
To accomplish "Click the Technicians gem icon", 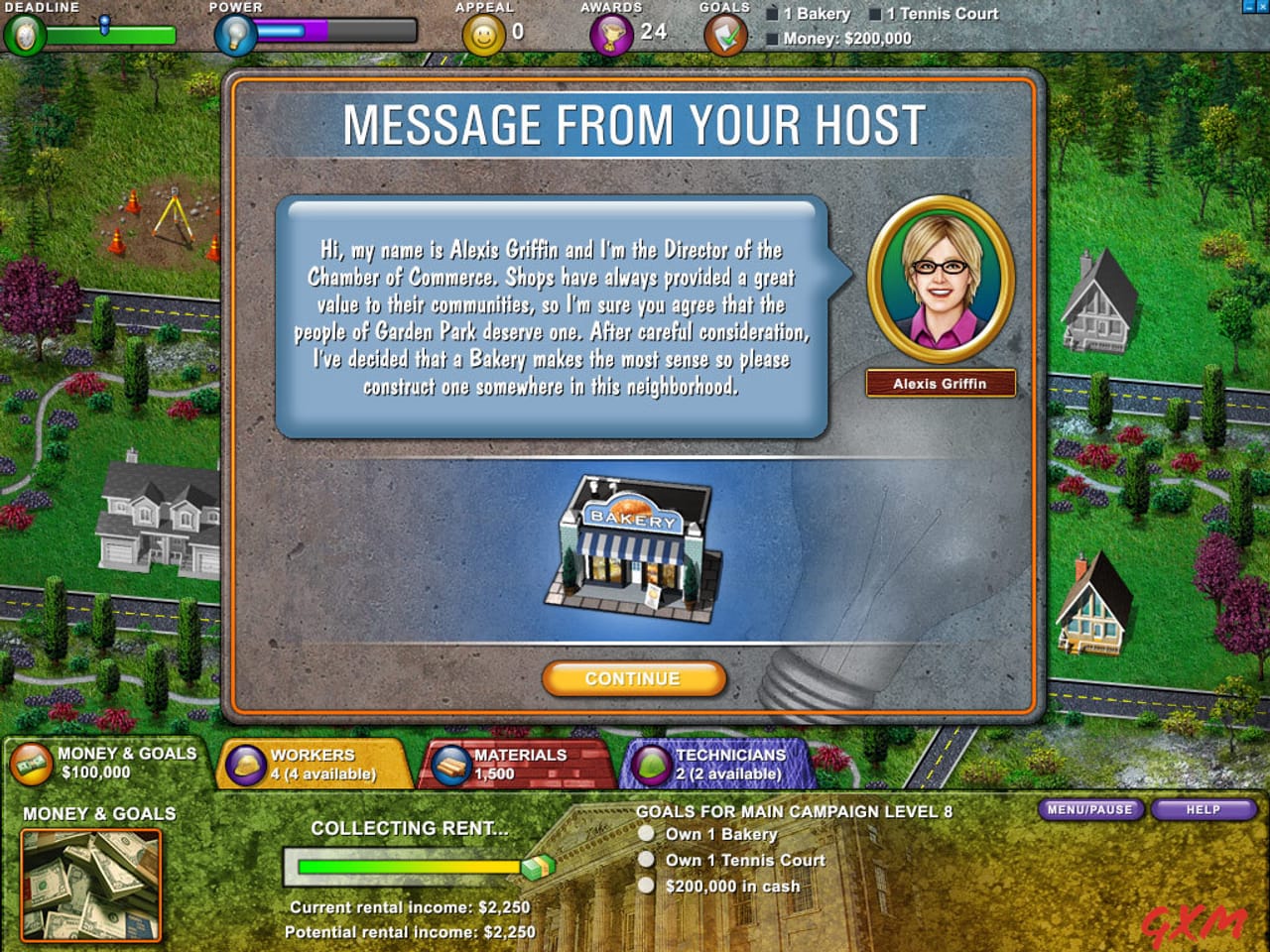I will (656, 764).
